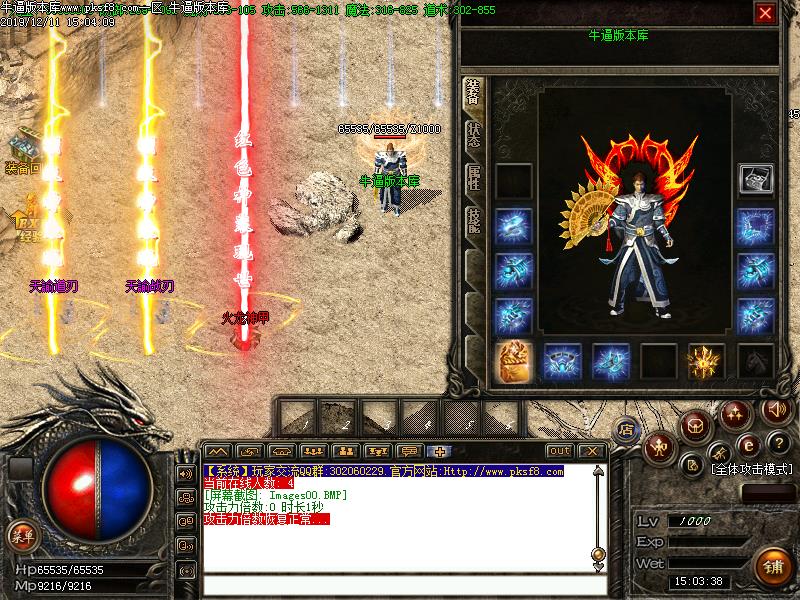Viewport: 800px width, 600px height.
Task: Click the round 铺 stall button
Action: [773, 565]
